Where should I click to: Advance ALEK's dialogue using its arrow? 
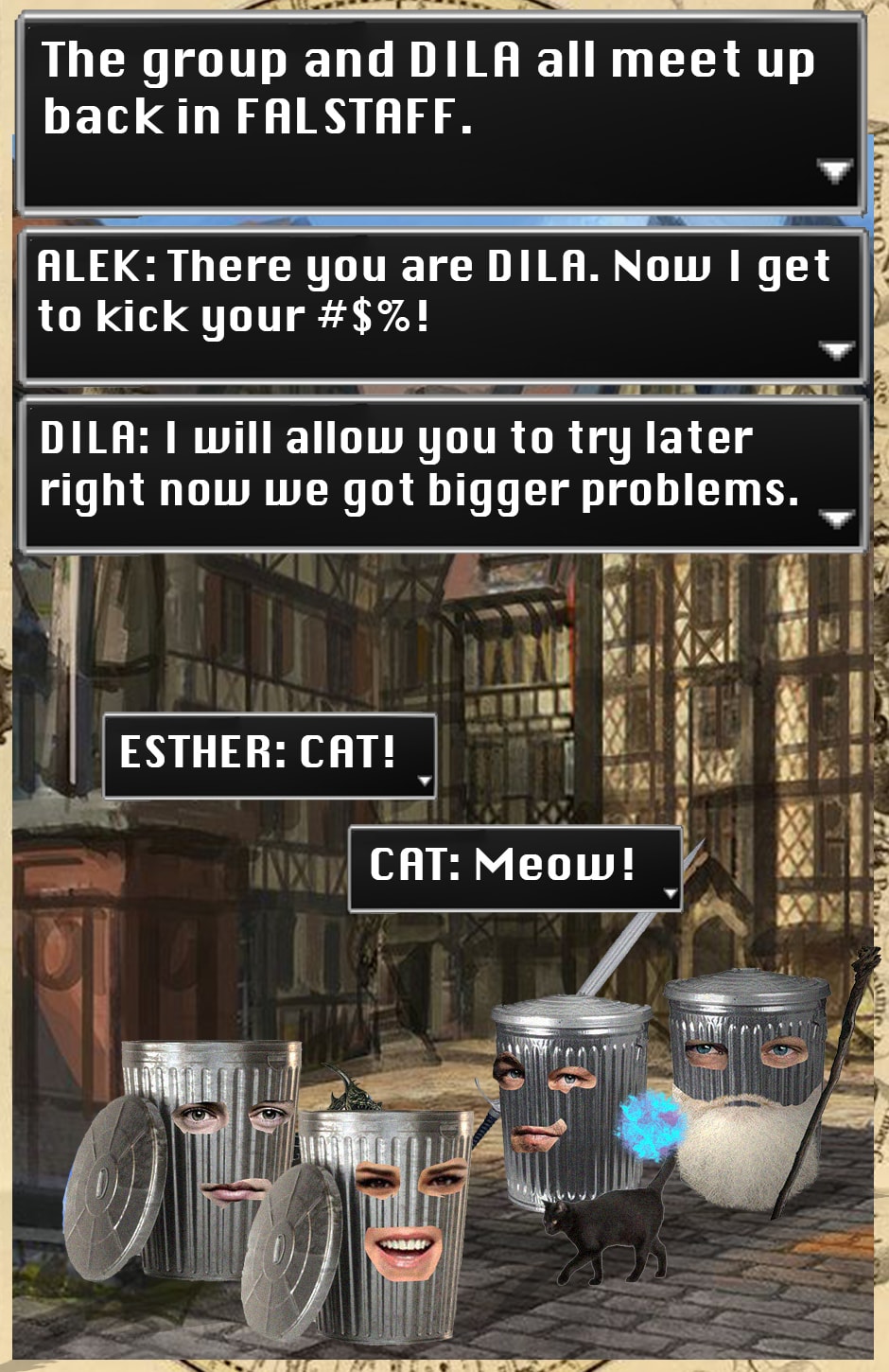tap(835, 351)
